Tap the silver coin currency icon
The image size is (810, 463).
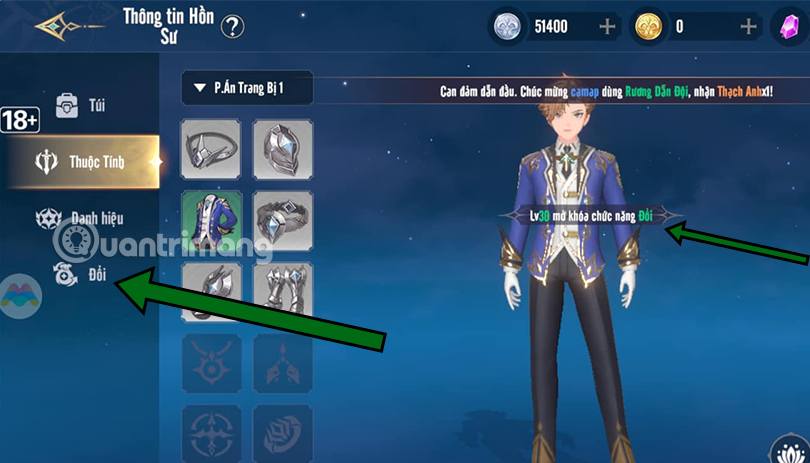(x=508, y=27)
